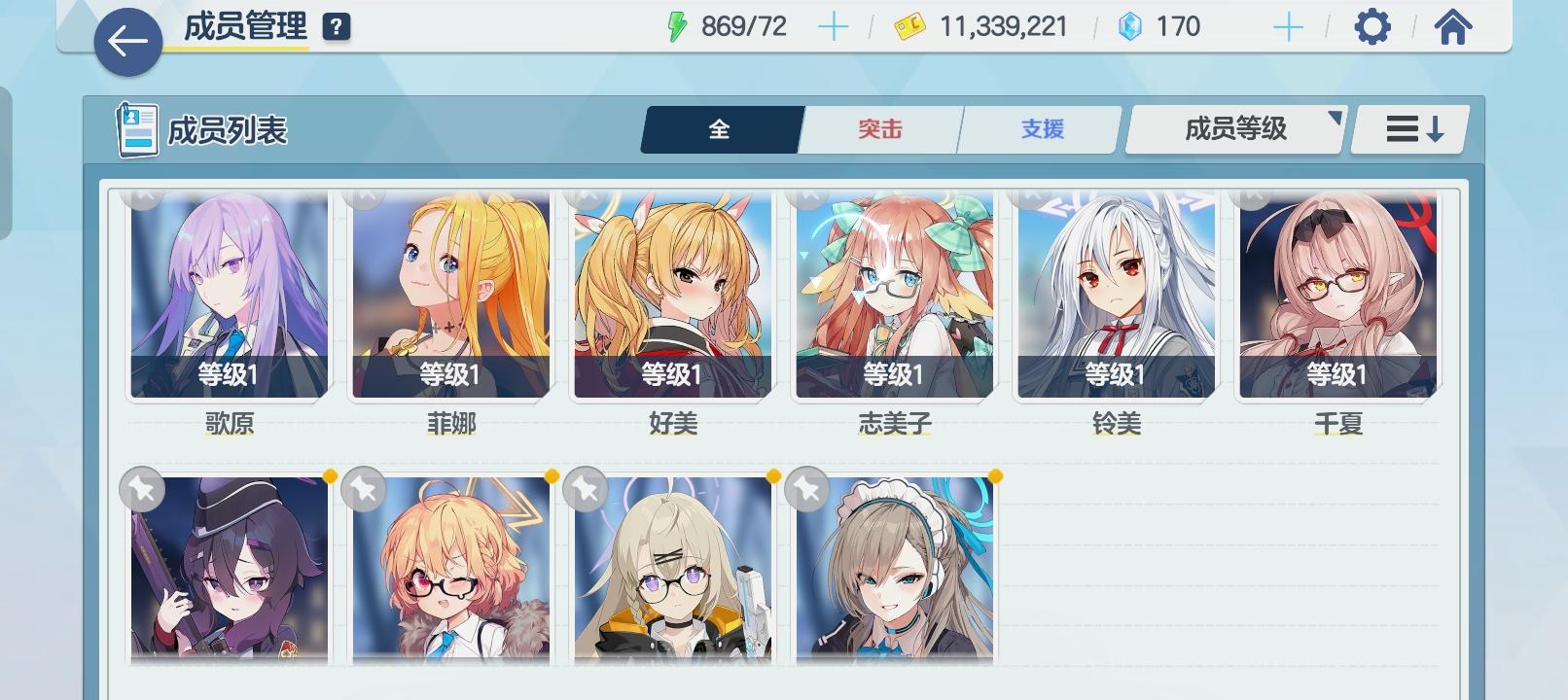Click the sort order icon beside 成员等级
The image size is (1568, 700).
click(1408, 128)
